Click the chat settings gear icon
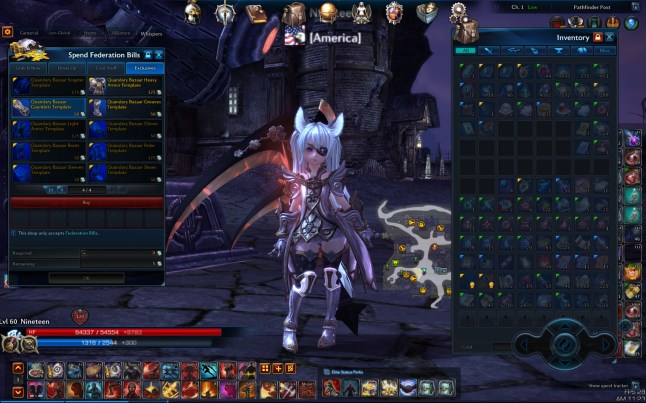The height and width of the screenshot is (403, 646). click(8, 33)
